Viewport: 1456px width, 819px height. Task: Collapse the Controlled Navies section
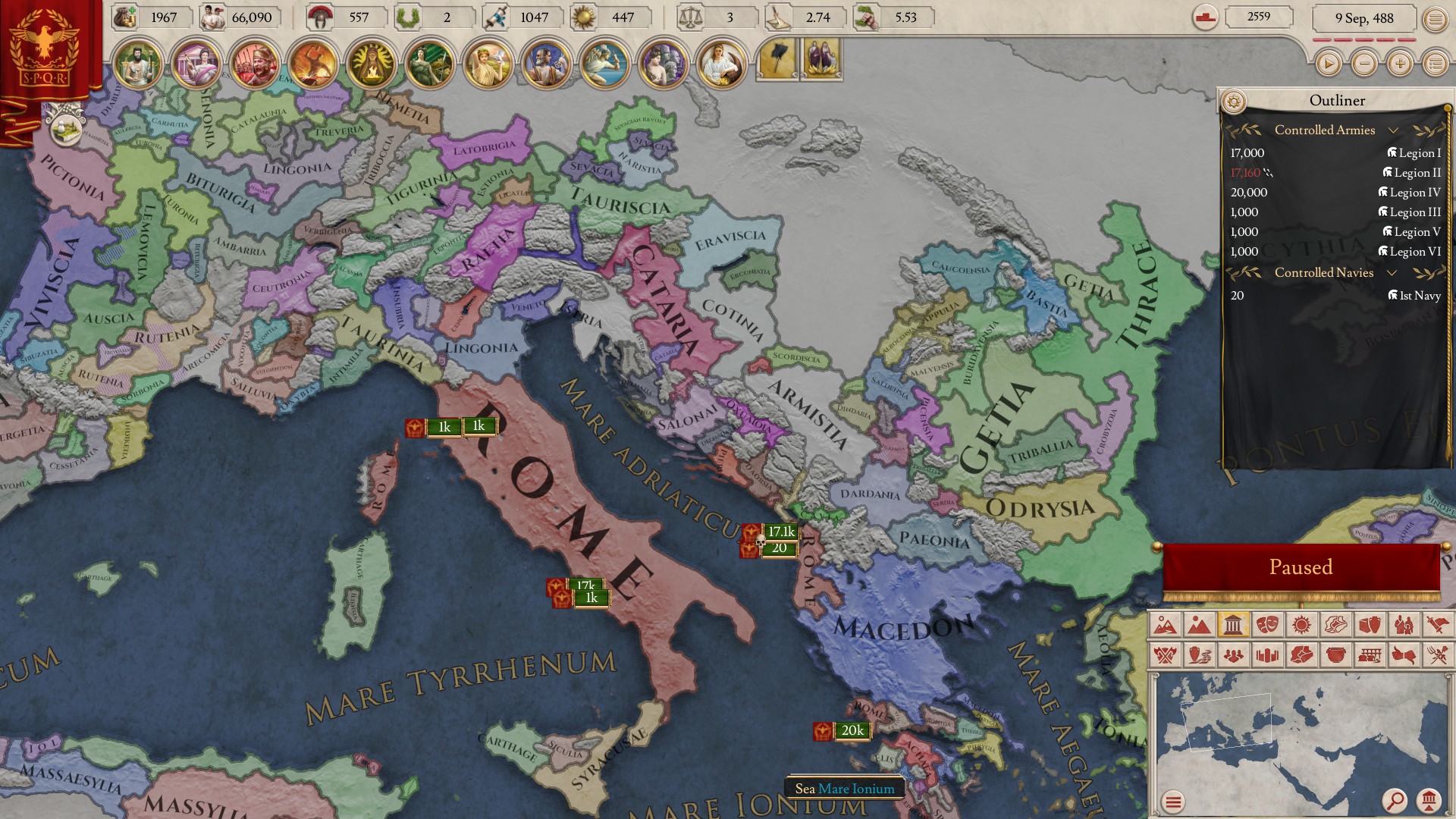(x=1392, y=273)
